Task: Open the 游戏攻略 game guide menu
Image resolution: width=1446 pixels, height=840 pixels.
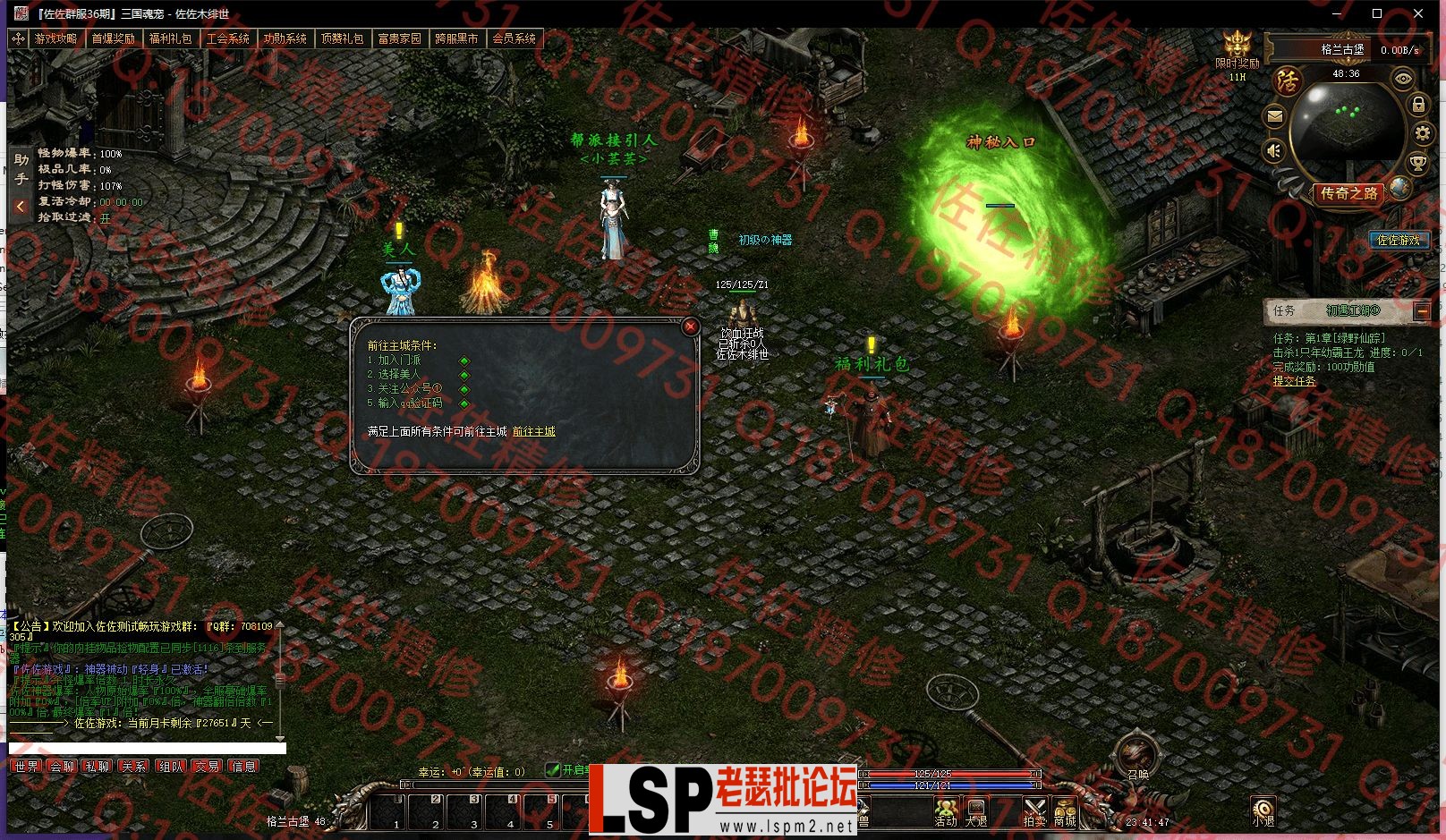Action: coord(55,38)
